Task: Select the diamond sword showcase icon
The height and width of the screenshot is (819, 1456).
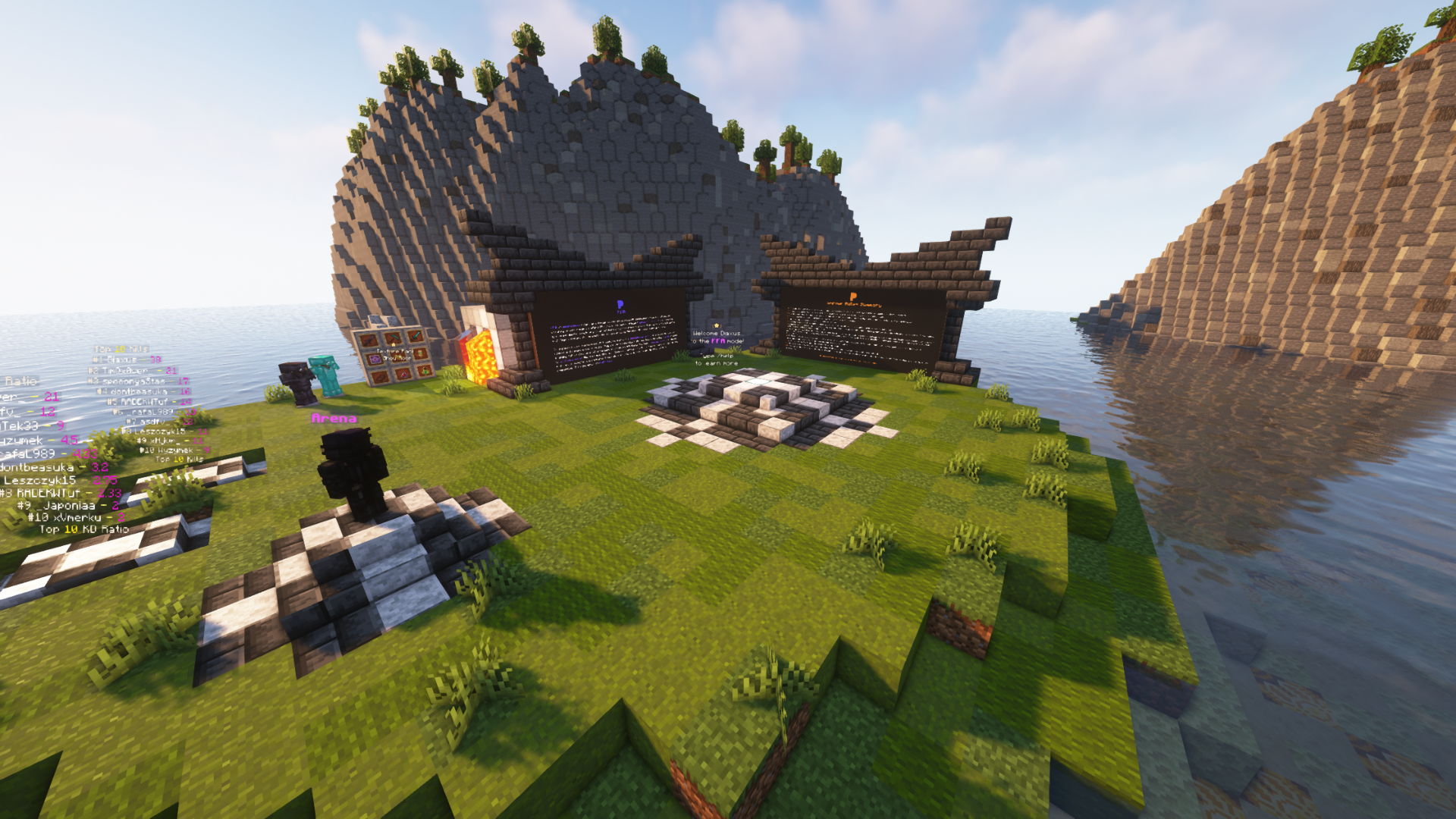Action: tap(416, 337)
